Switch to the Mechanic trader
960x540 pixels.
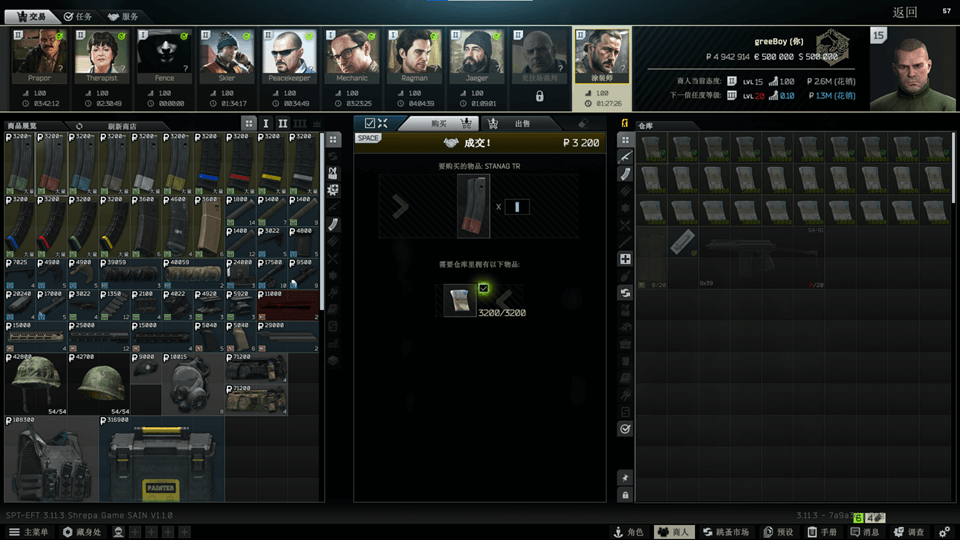click(351, 57)
